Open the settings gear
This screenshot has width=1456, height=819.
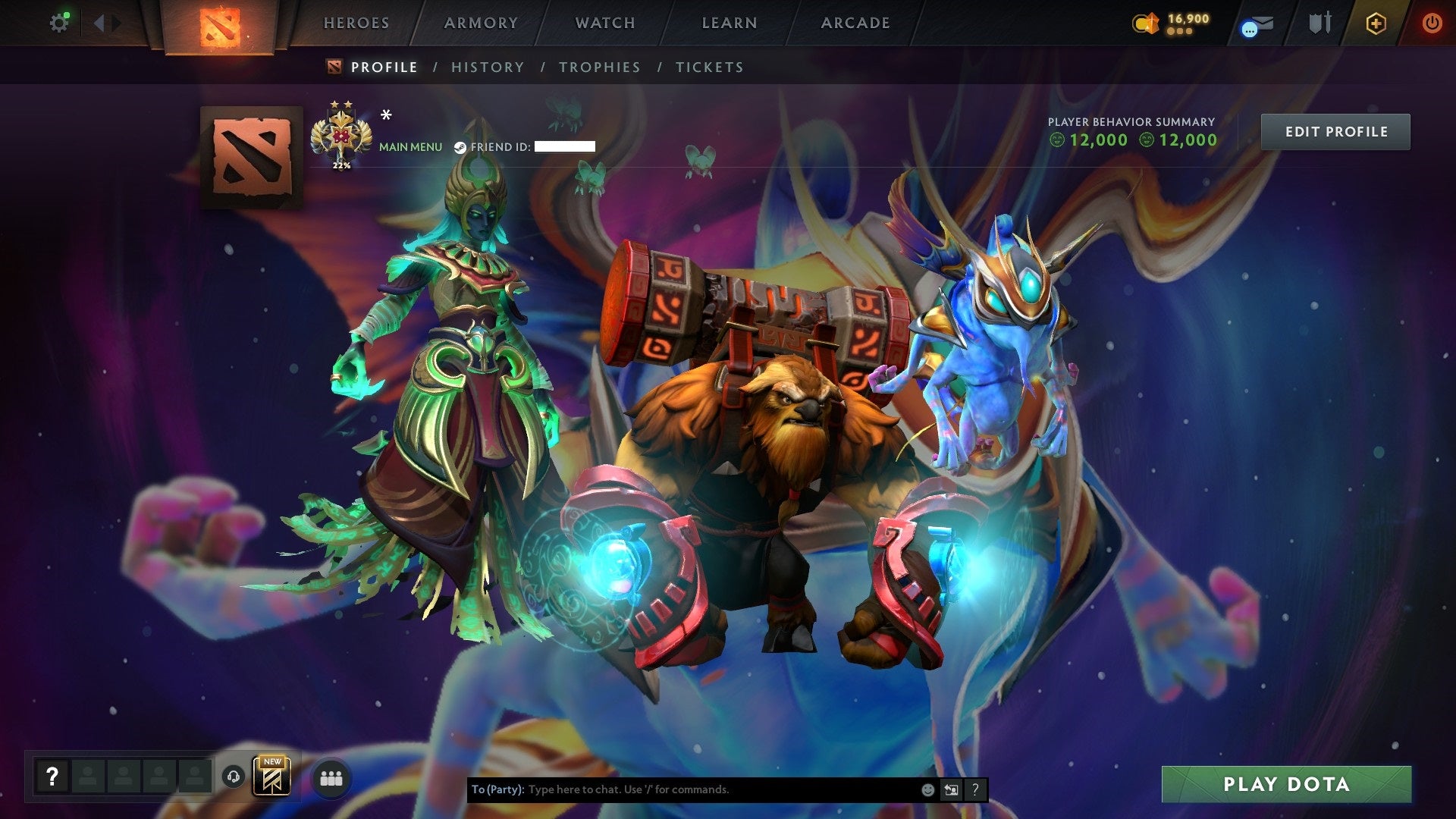(x=60, y=22)
